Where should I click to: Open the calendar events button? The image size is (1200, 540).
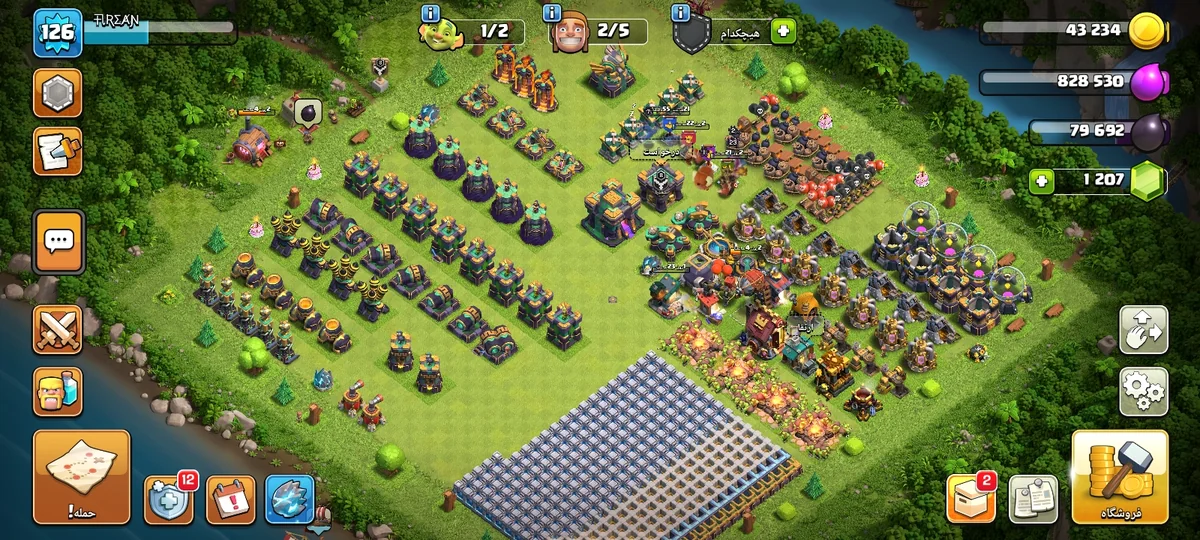[x=230, y=498]
